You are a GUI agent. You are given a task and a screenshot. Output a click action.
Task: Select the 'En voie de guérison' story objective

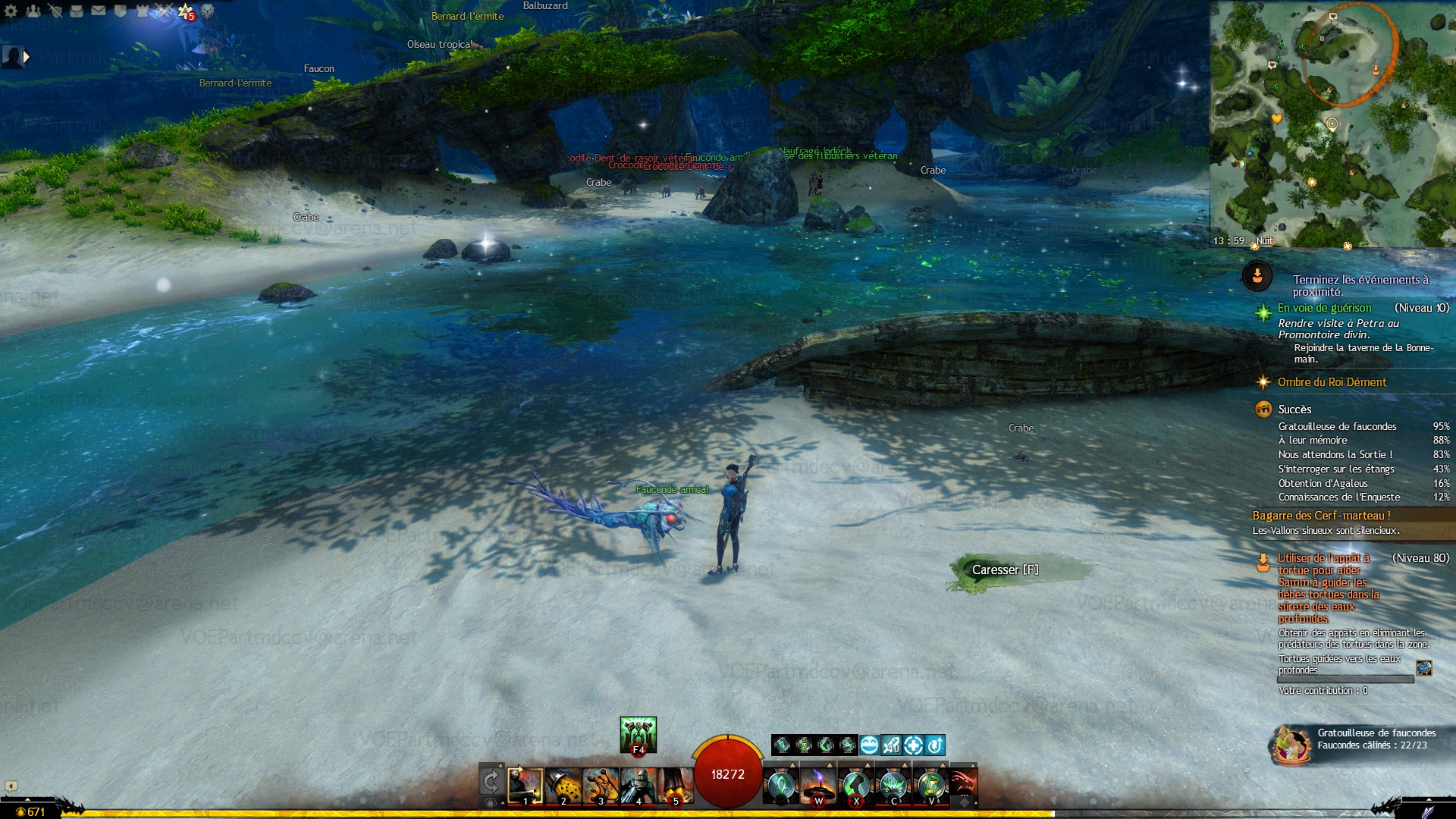pyautogui.click(x=1324, y=308)
